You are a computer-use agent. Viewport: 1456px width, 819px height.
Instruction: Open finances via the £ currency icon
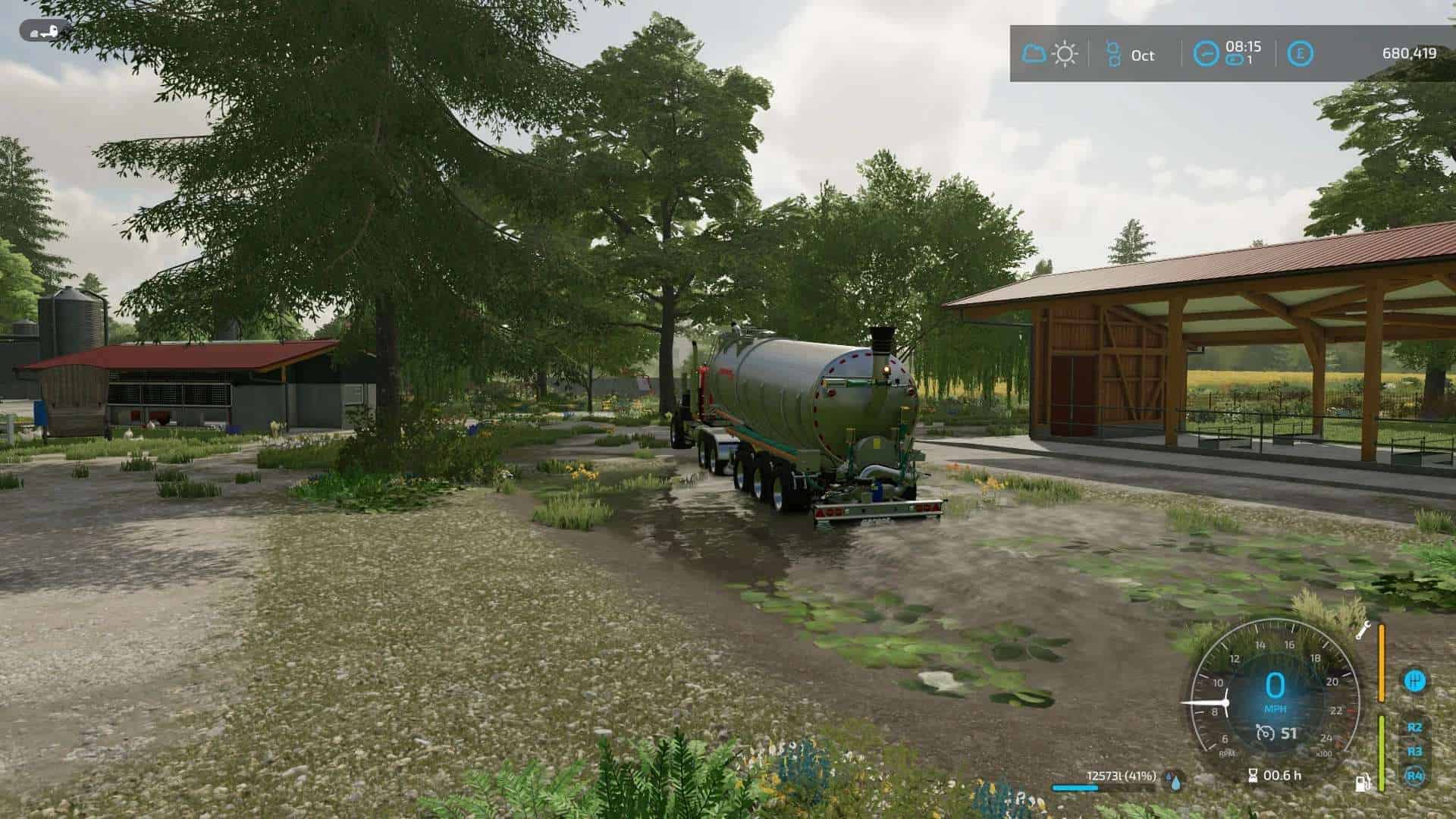[x=1301, y=53]
